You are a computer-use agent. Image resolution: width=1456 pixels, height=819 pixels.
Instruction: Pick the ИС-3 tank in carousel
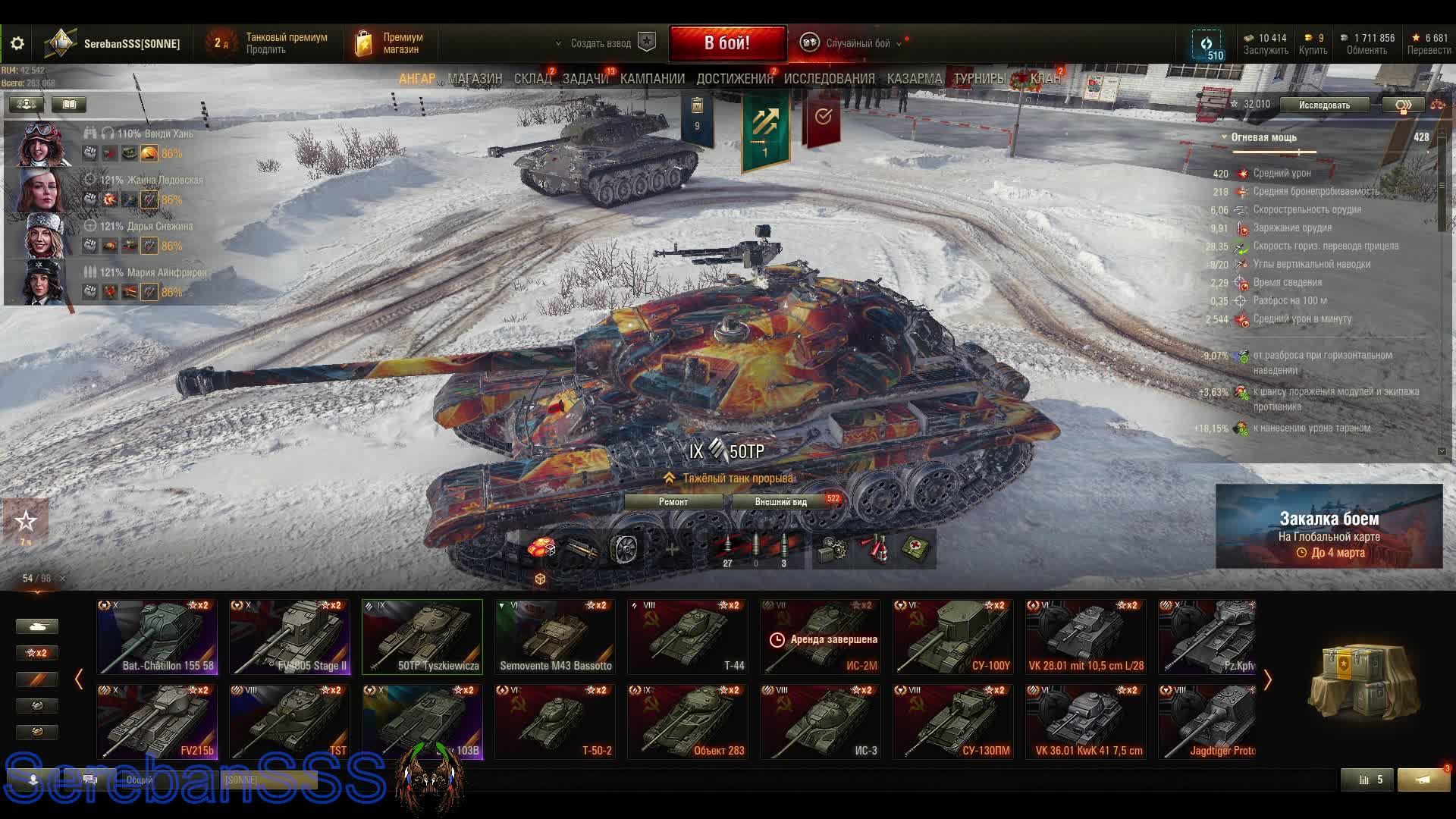point(821,722)
